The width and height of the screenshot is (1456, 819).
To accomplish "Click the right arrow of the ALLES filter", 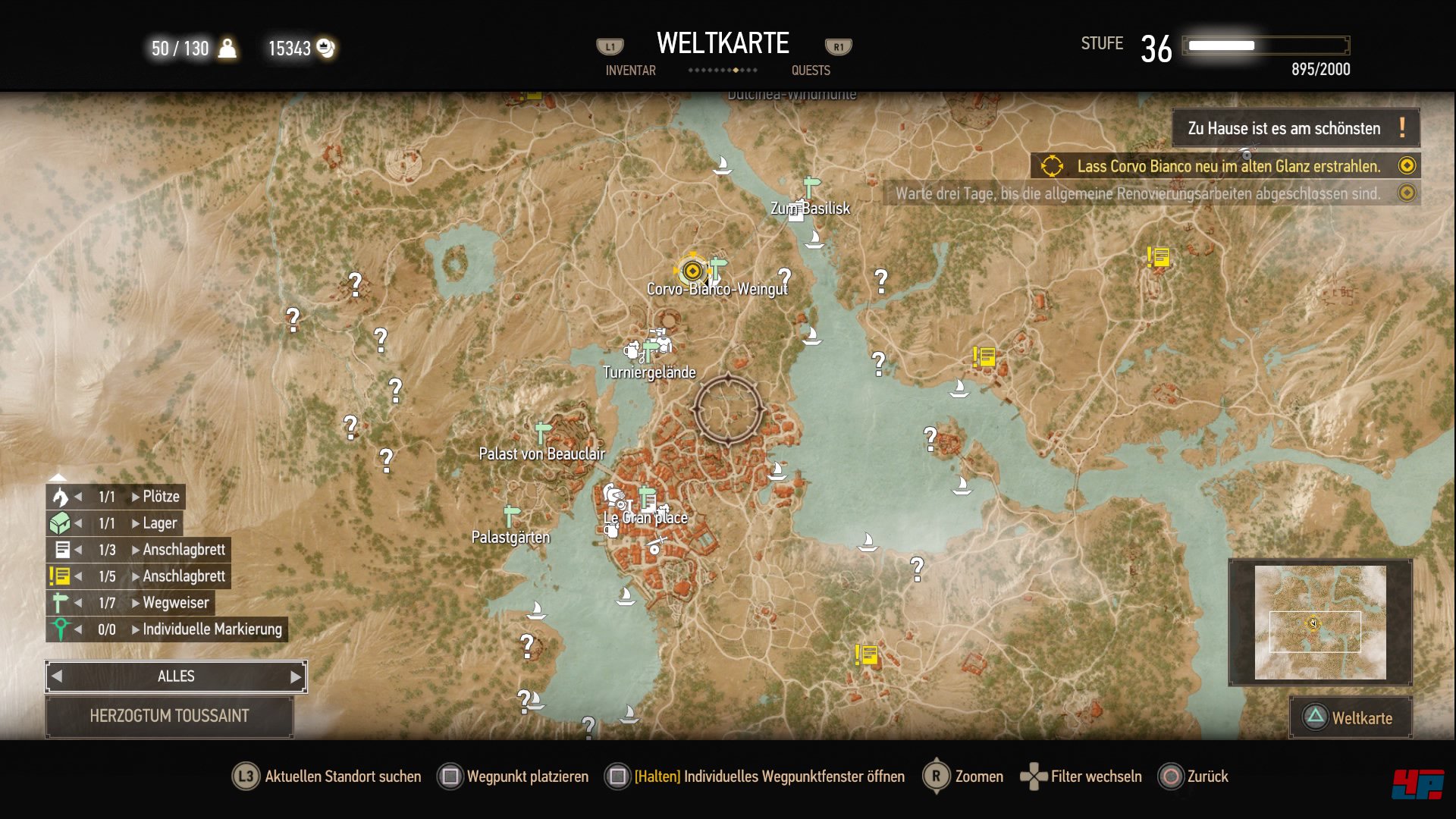I will click(x=296, y=676).
